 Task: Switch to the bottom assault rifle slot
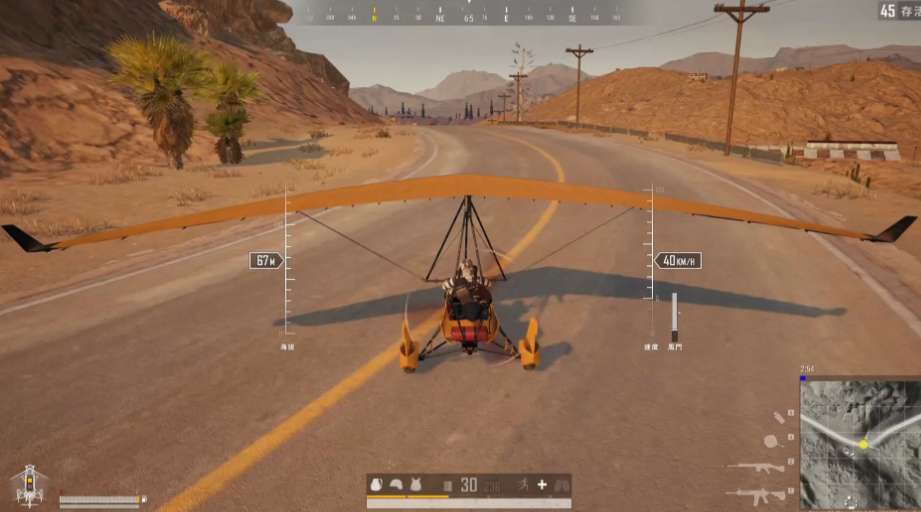755,494
